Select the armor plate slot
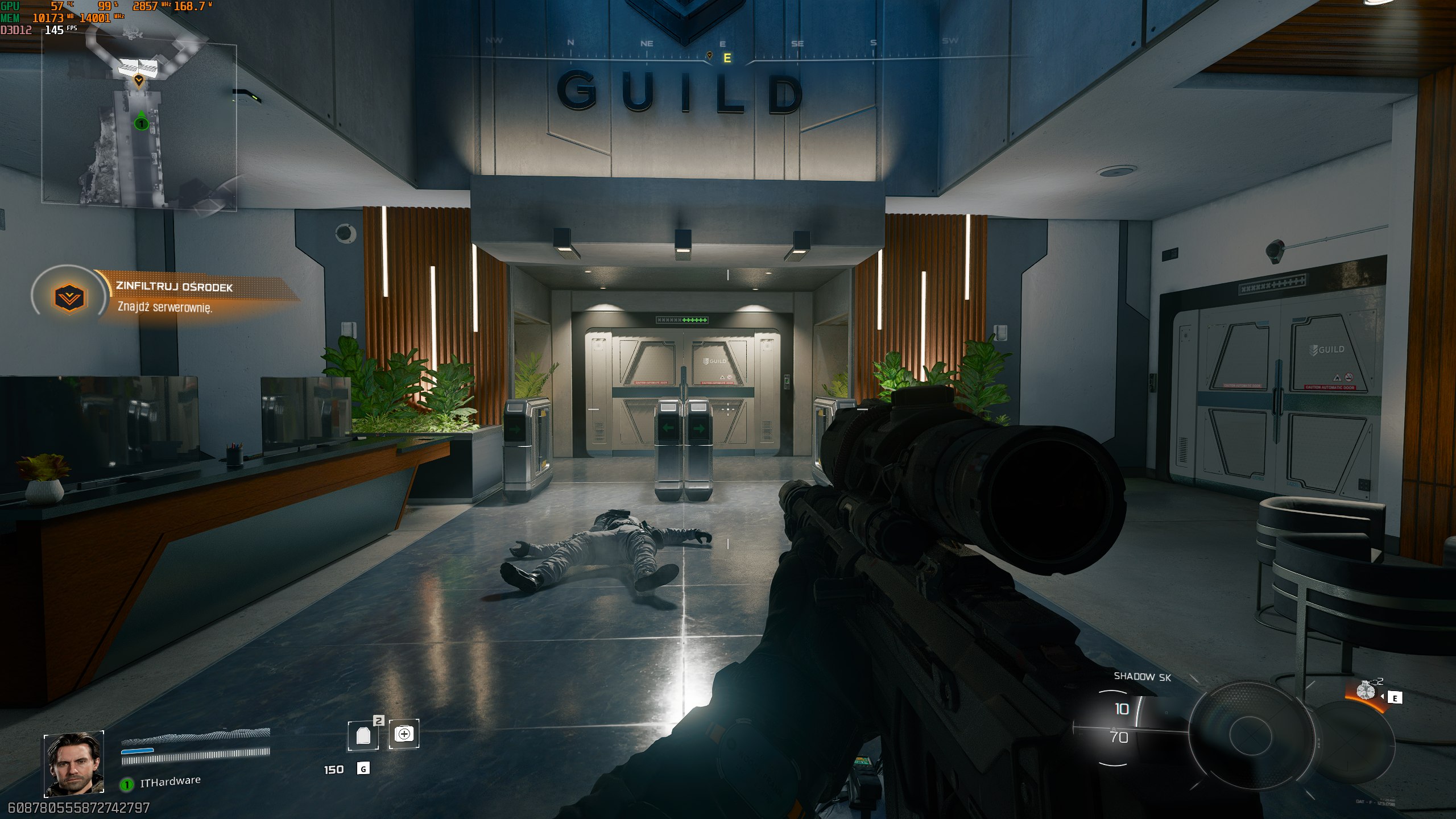Screen dimensions: 1456x819 point(363,735)
